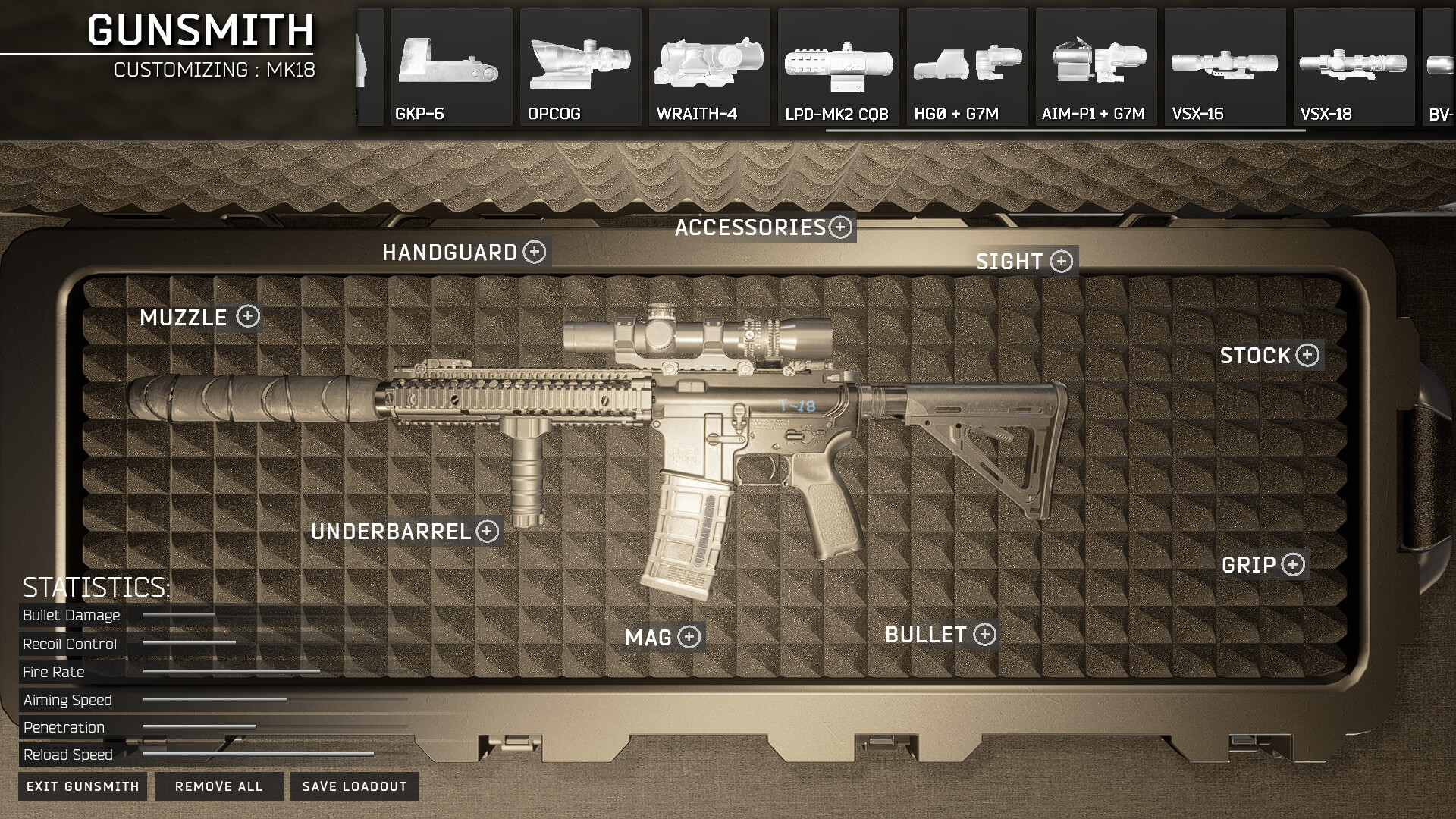Click the Exit Gunsmith button
1456x819 pixels.
(x=82, y=786)
